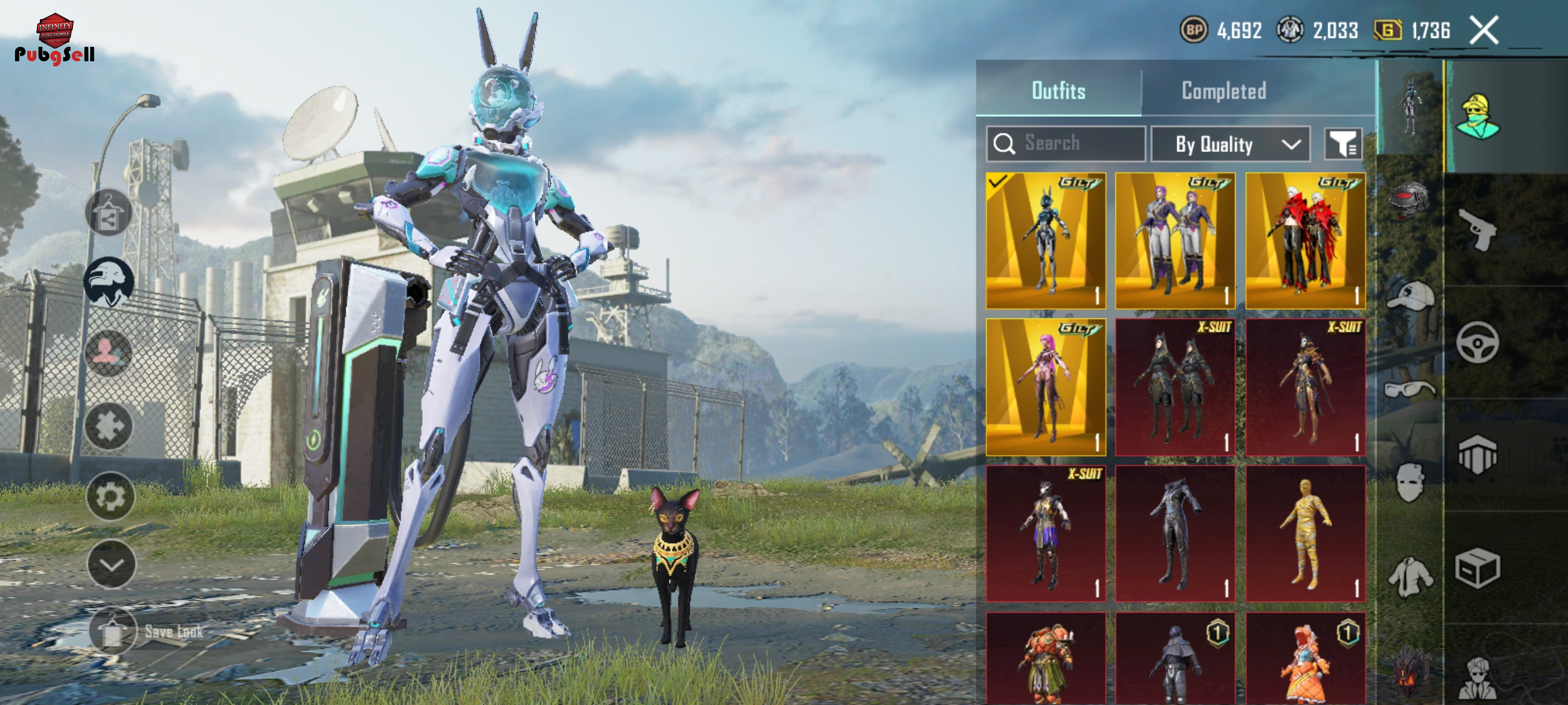Collapse the side menu with down arrow

pos(112,564)
